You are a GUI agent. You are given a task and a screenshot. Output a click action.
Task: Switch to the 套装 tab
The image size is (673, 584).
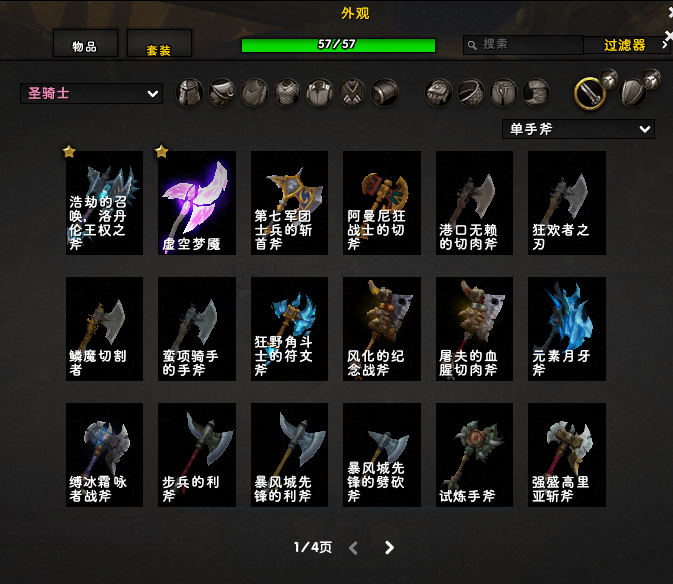159,47
